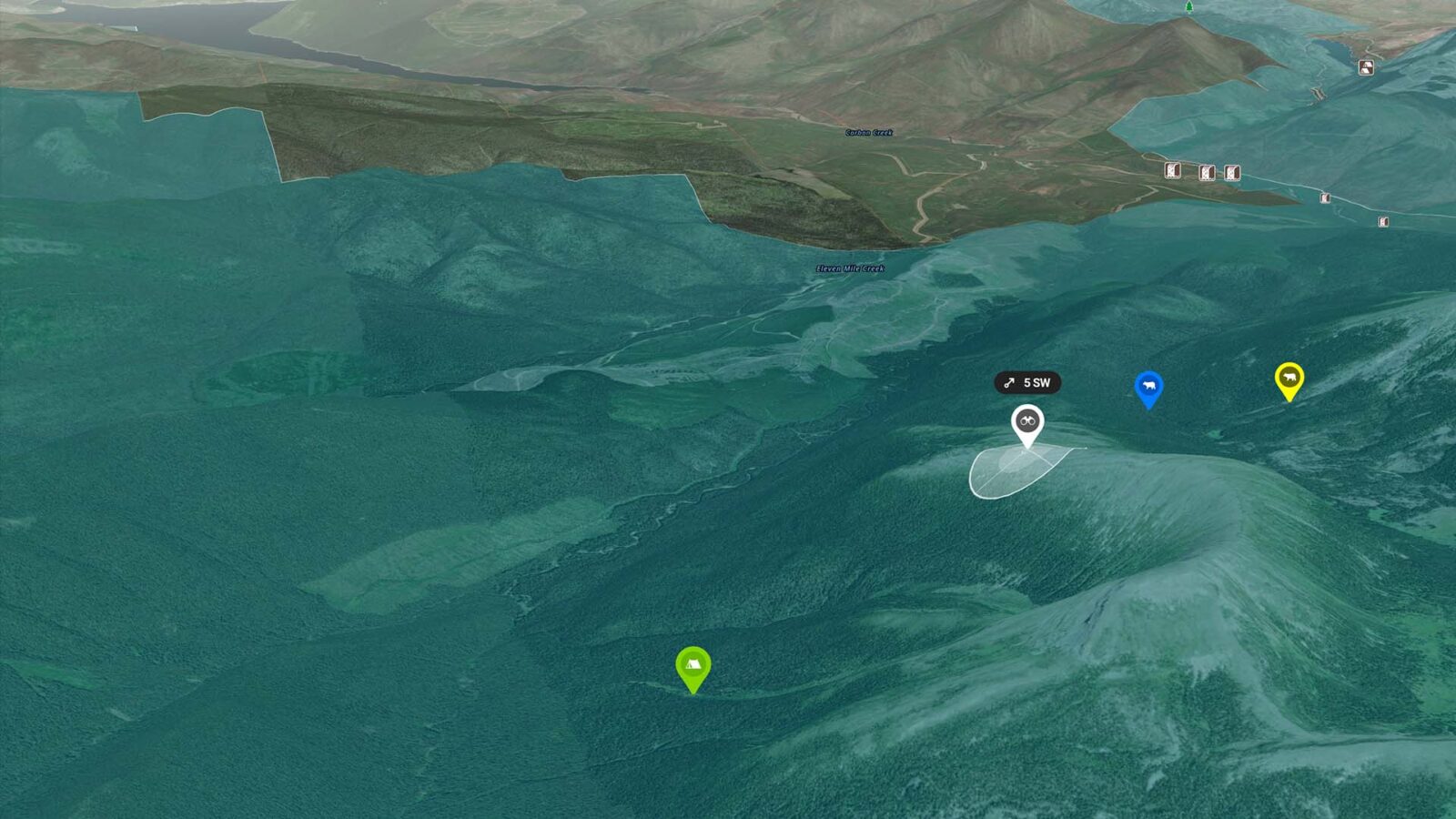Open the white binoculars glassing marker
This screenshot has height=819, width=1456.
click(1027, 421)
